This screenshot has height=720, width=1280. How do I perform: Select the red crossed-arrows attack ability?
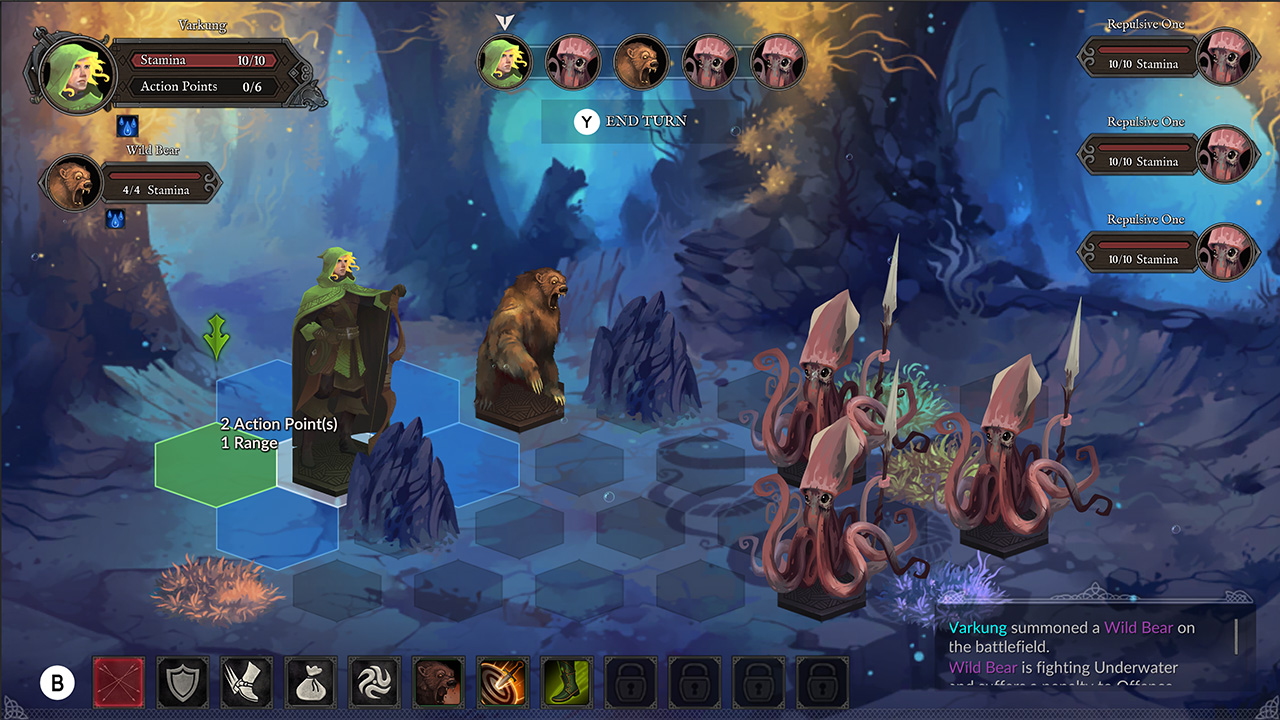[x=118, y=683]
